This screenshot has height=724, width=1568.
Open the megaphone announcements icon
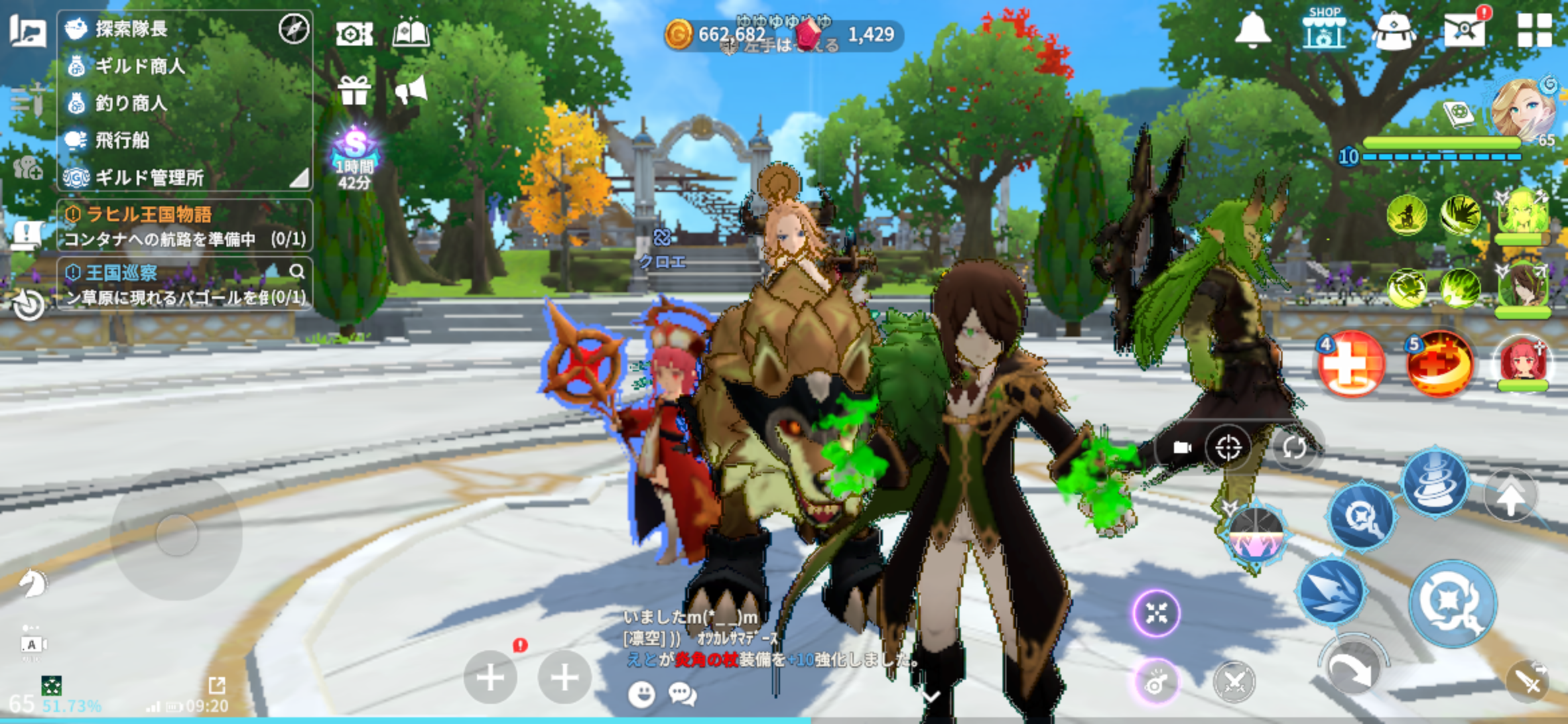click(x=411, y=90)
